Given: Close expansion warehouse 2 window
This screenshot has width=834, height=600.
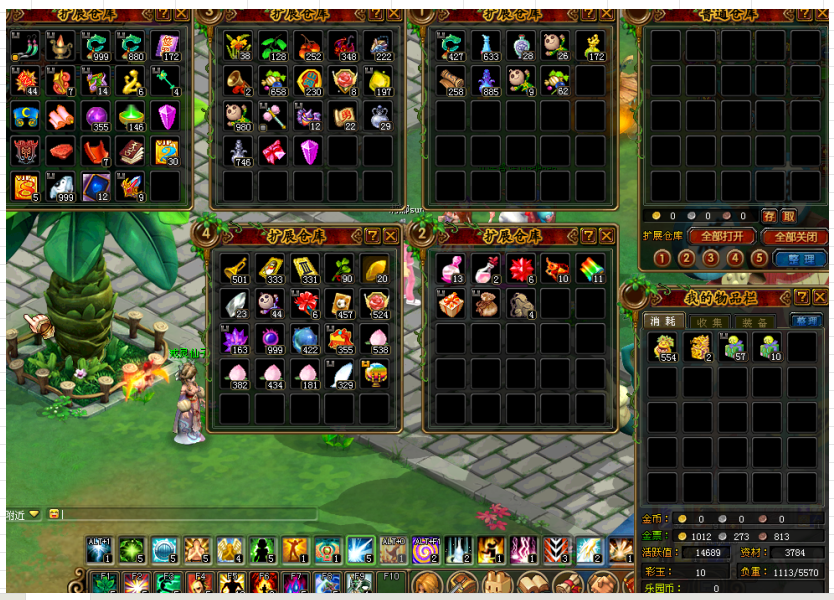Looking at the screenshot, I should click(607, 236).
